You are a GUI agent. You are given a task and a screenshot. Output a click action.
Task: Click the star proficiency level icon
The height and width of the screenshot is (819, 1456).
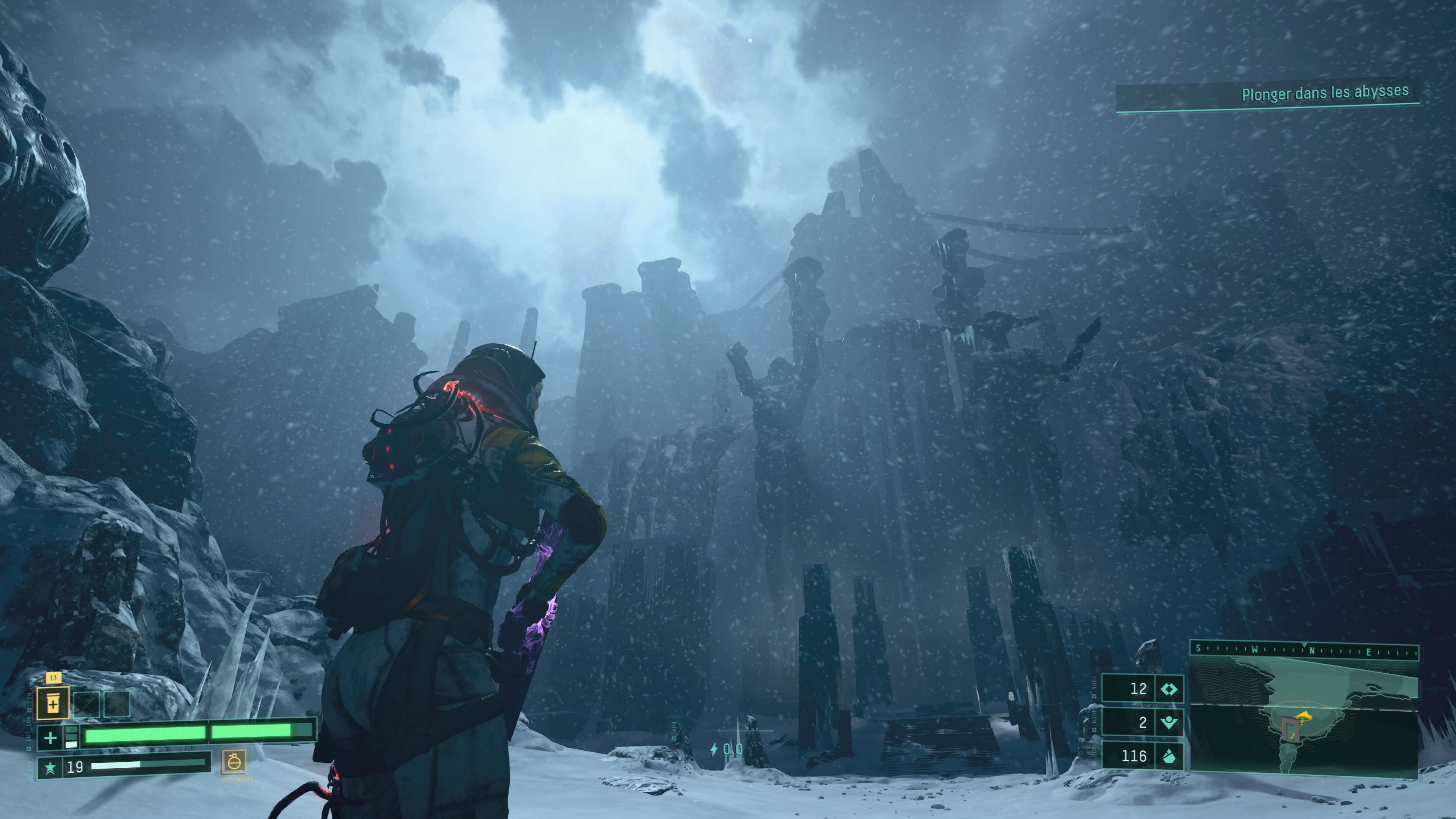tap(50, 767)
